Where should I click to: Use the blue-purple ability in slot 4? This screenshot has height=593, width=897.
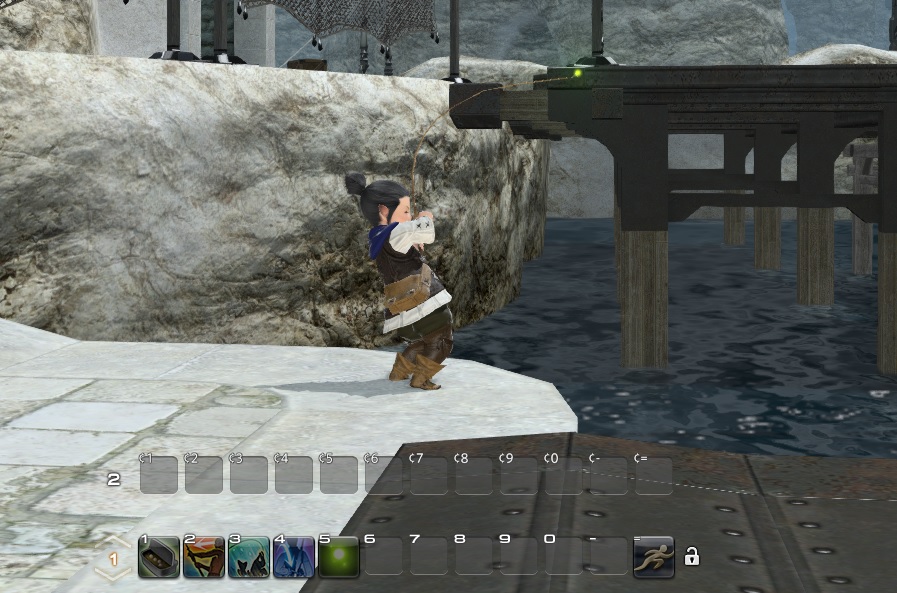(x=294, y=557)
